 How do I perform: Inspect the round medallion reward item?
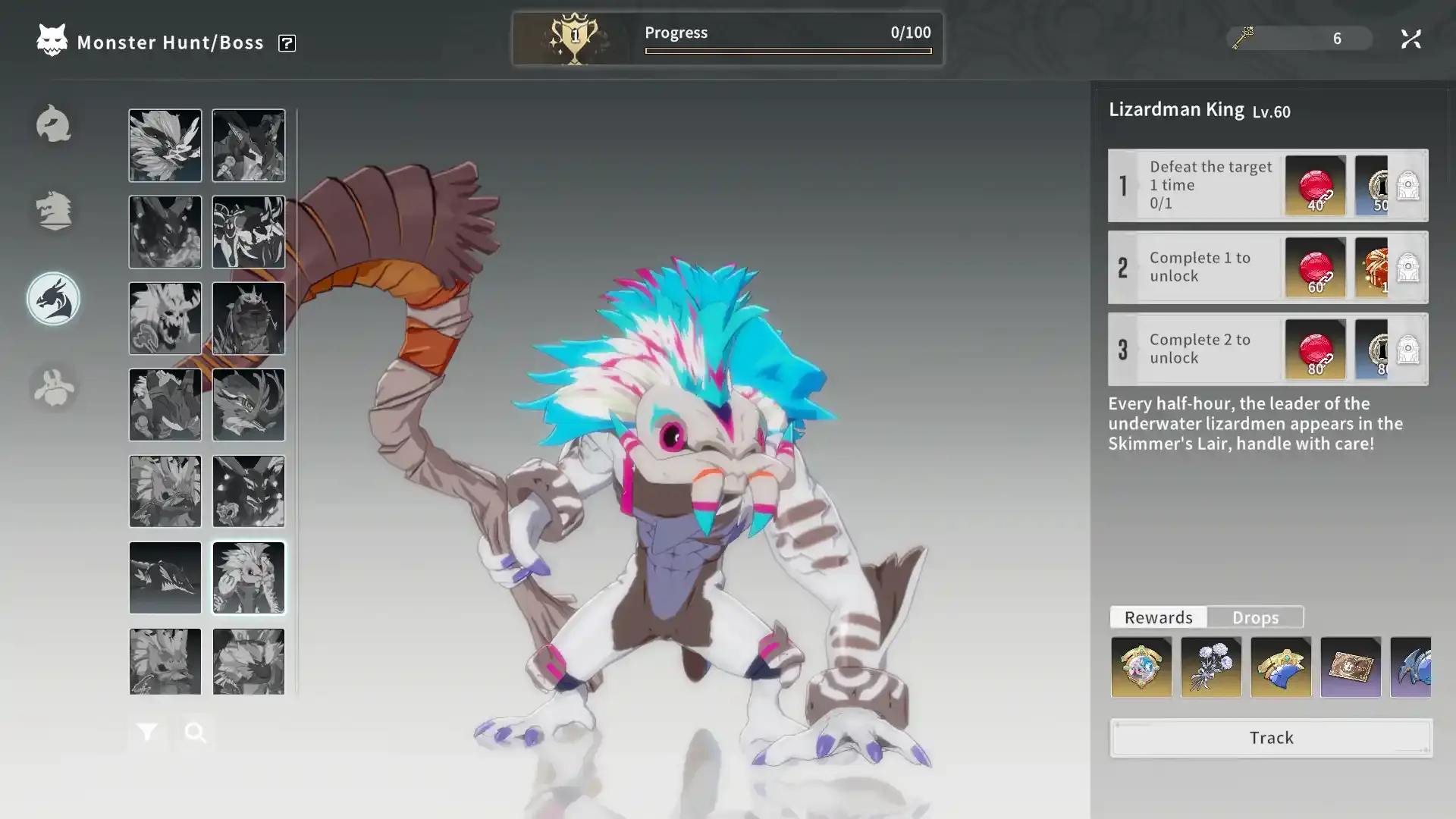tap(1141, 667)
